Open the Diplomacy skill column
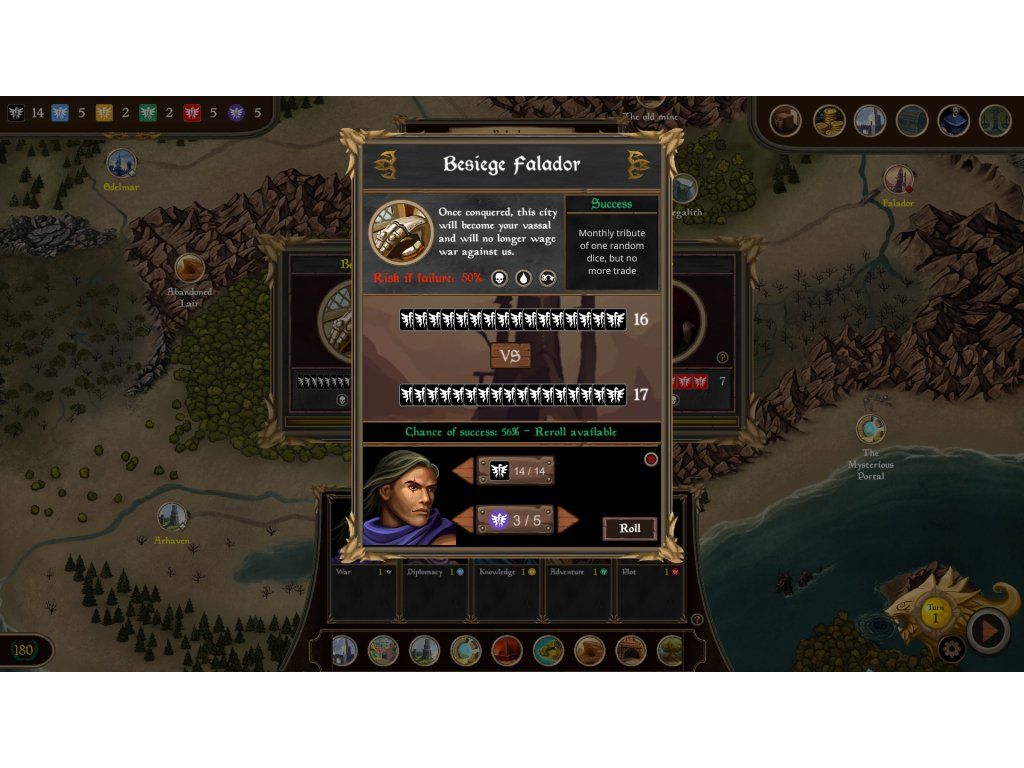The height and width of the screenshot is (768, 1024). [x=435, y=572]
